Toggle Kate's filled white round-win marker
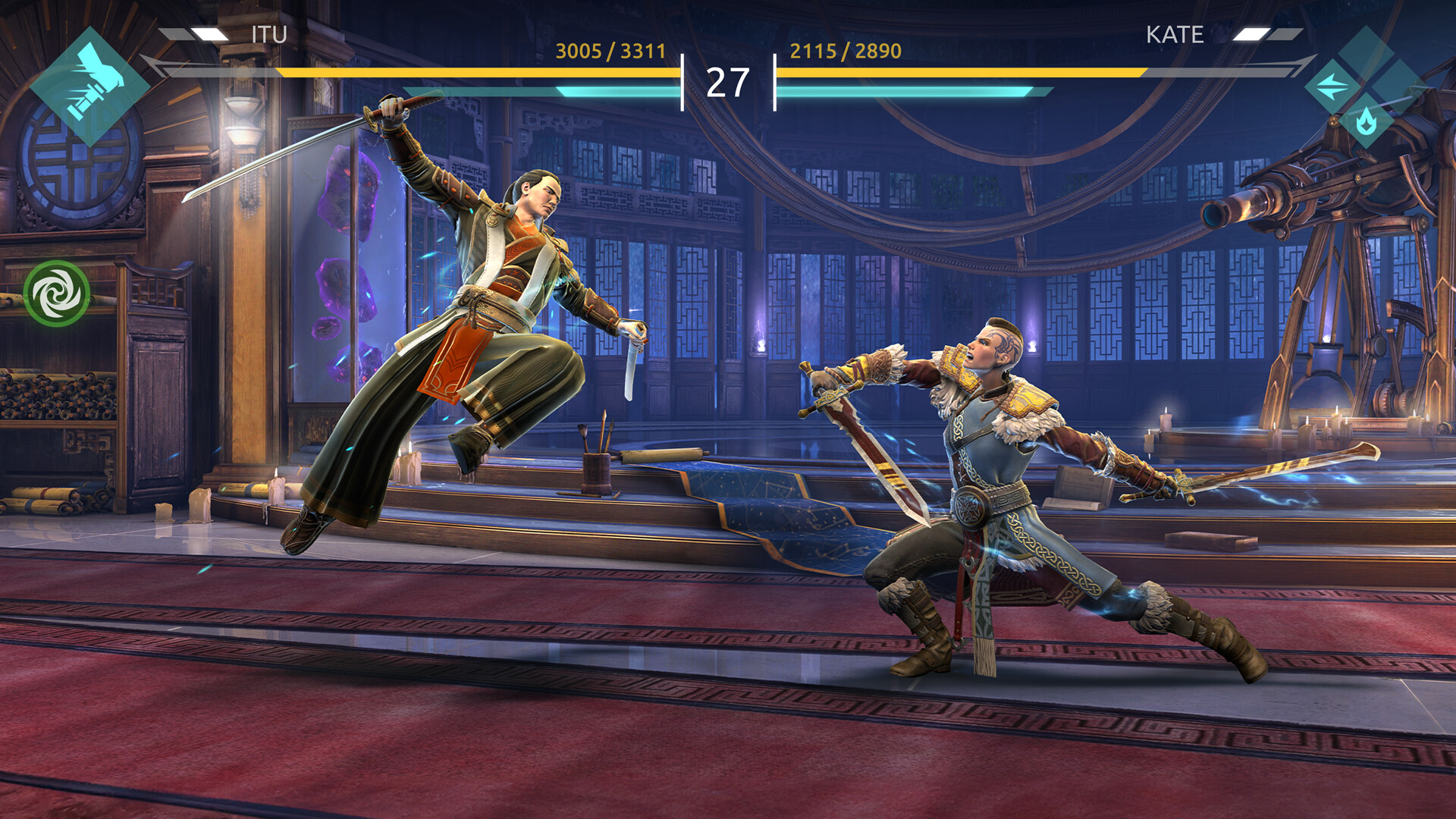The image size is (1456, 819). (x=1250, y=34)
